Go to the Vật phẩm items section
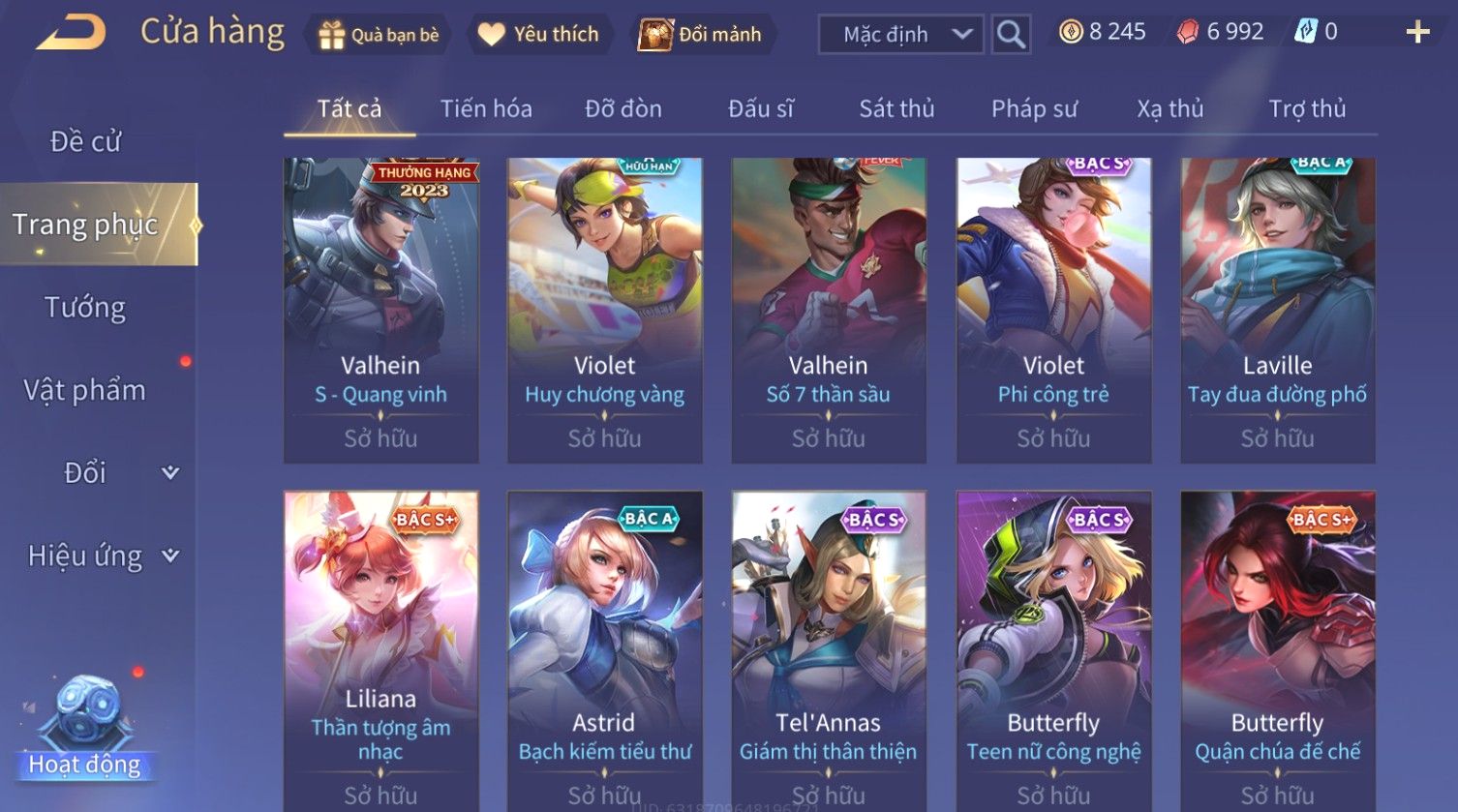 coord(85,390)
